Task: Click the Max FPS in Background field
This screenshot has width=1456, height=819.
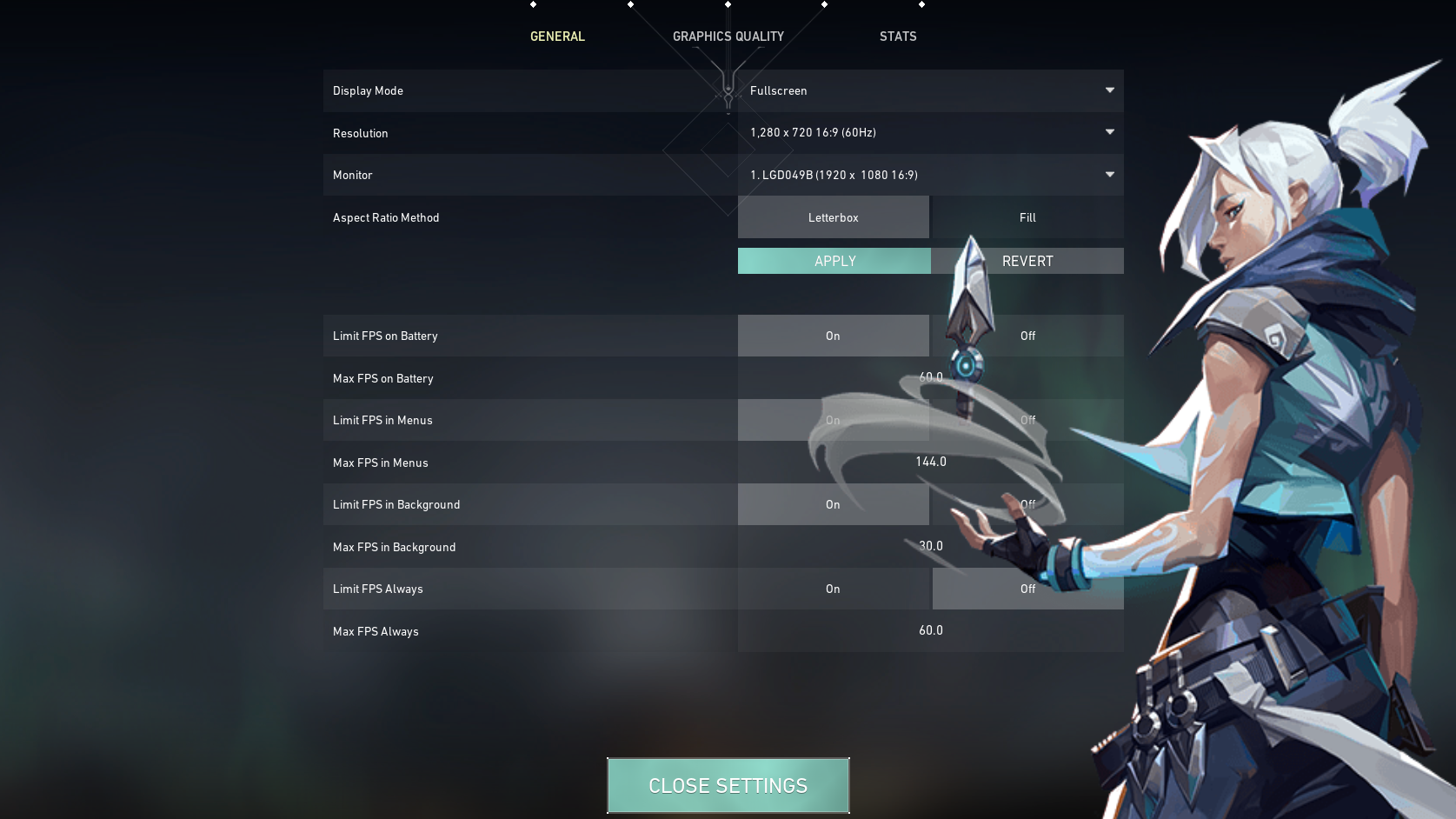Action: [930, 546]
